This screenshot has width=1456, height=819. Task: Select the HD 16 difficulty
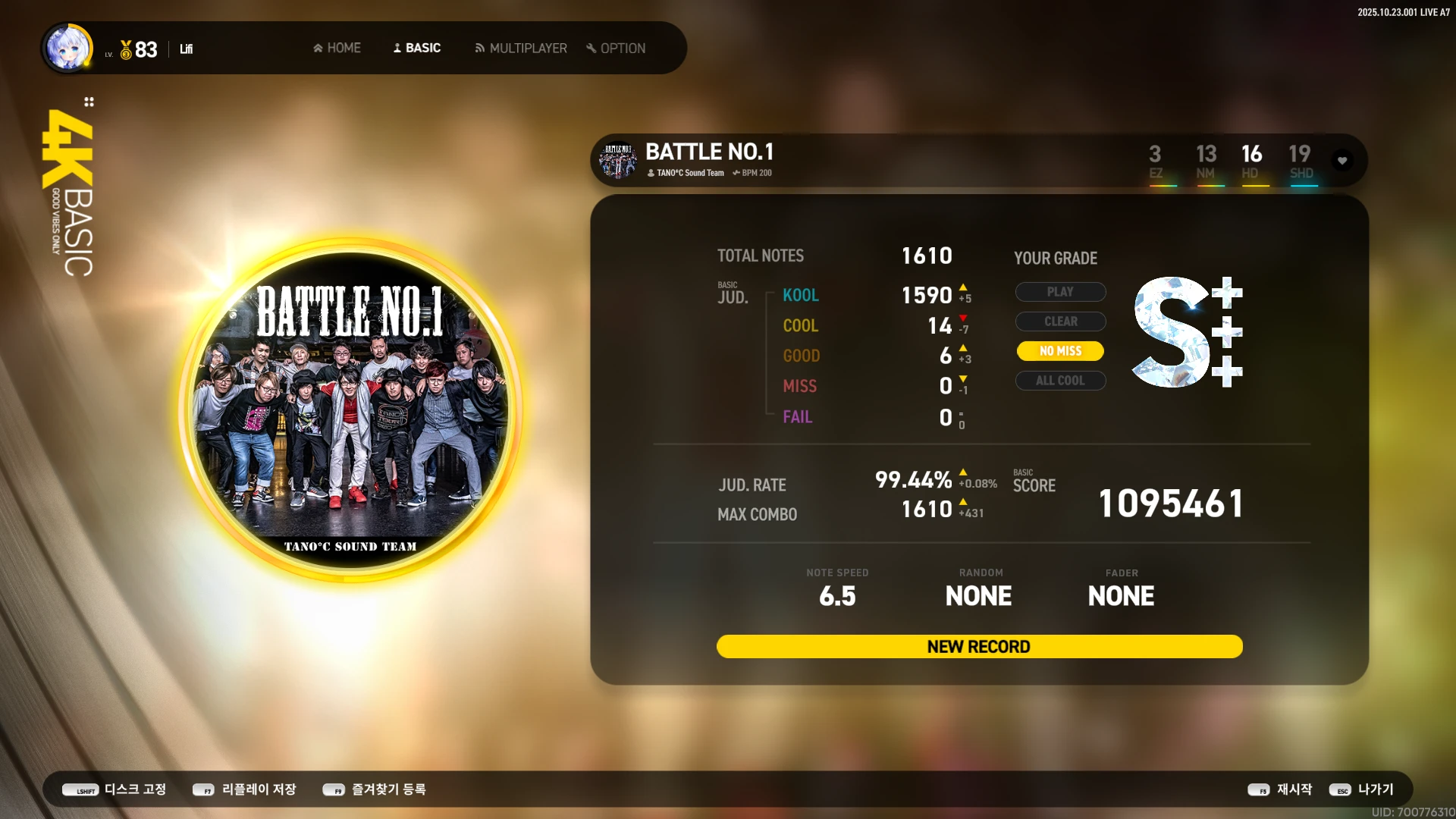tap(1251, 162)
